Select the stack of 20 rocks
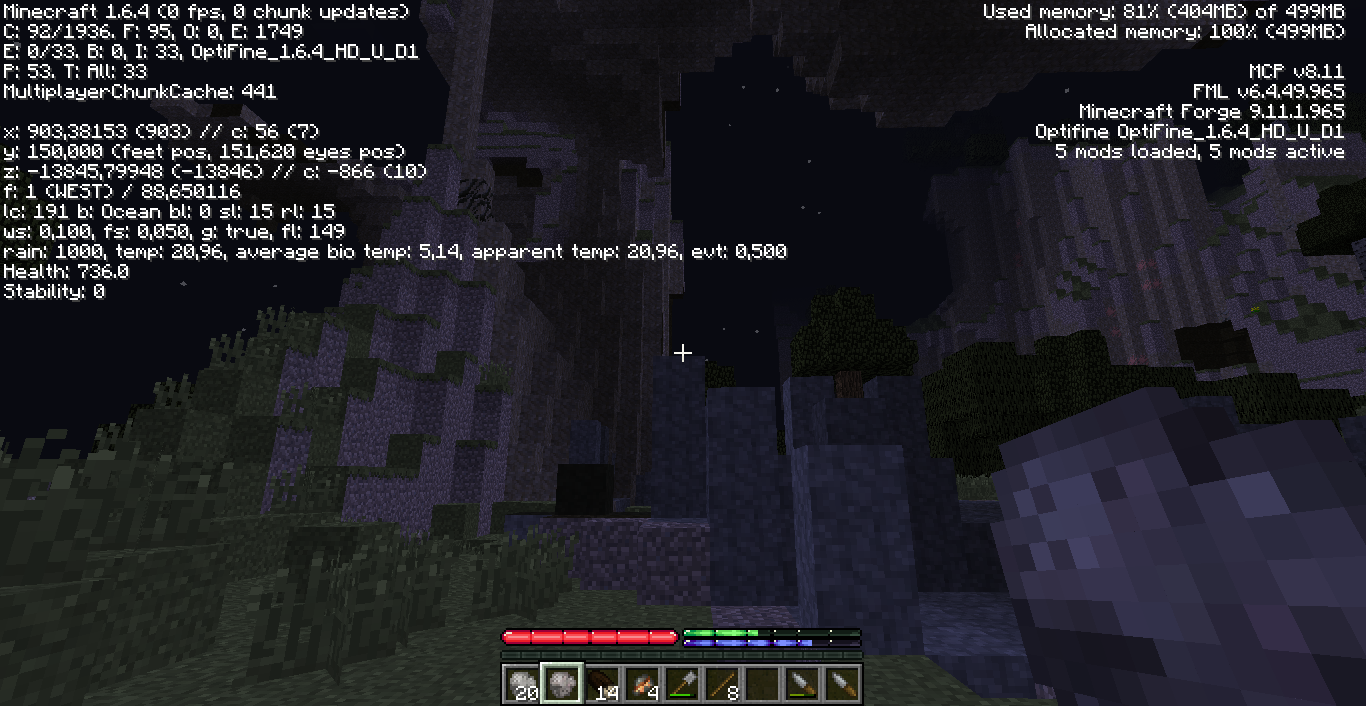 pos(521,684)
